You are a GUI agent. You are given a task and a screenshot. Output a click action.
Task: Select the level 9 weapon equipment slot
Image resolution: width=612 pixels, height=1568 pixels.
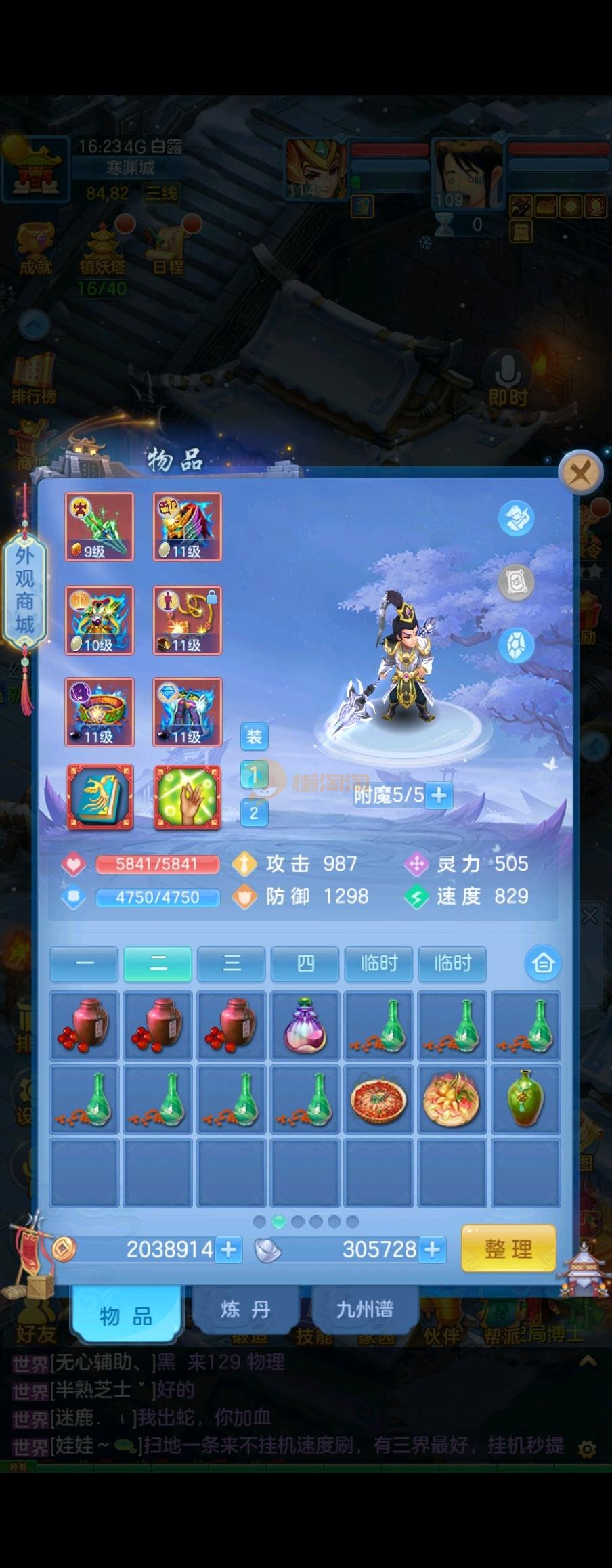[100, 527]
